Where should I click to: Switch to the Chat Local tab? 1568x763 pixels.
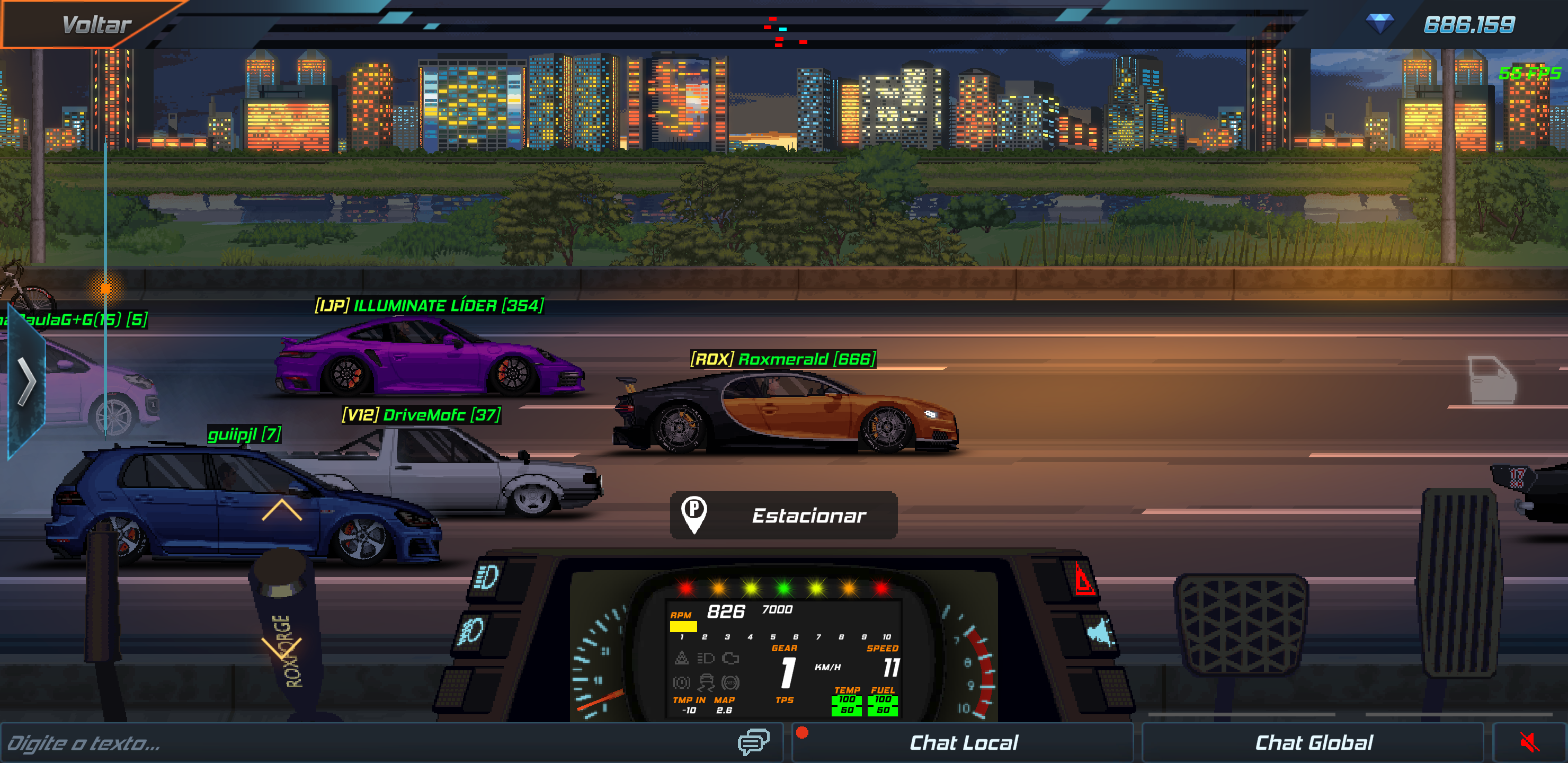[963, 743]
